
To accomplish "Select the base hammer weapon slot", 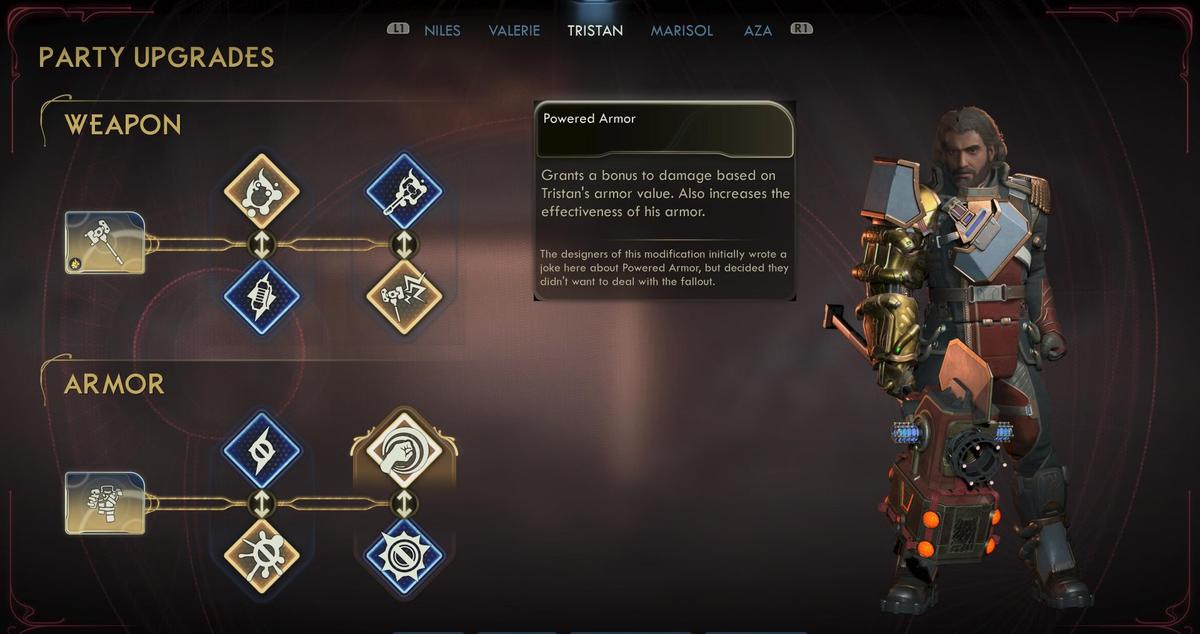I will coord(105,242).
